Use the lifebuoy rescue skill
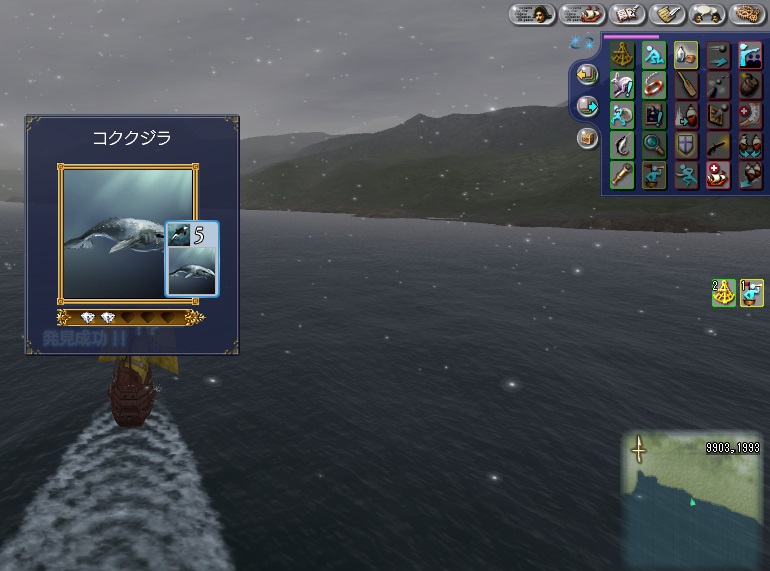The image size is (770, 571). pos(654,84)
